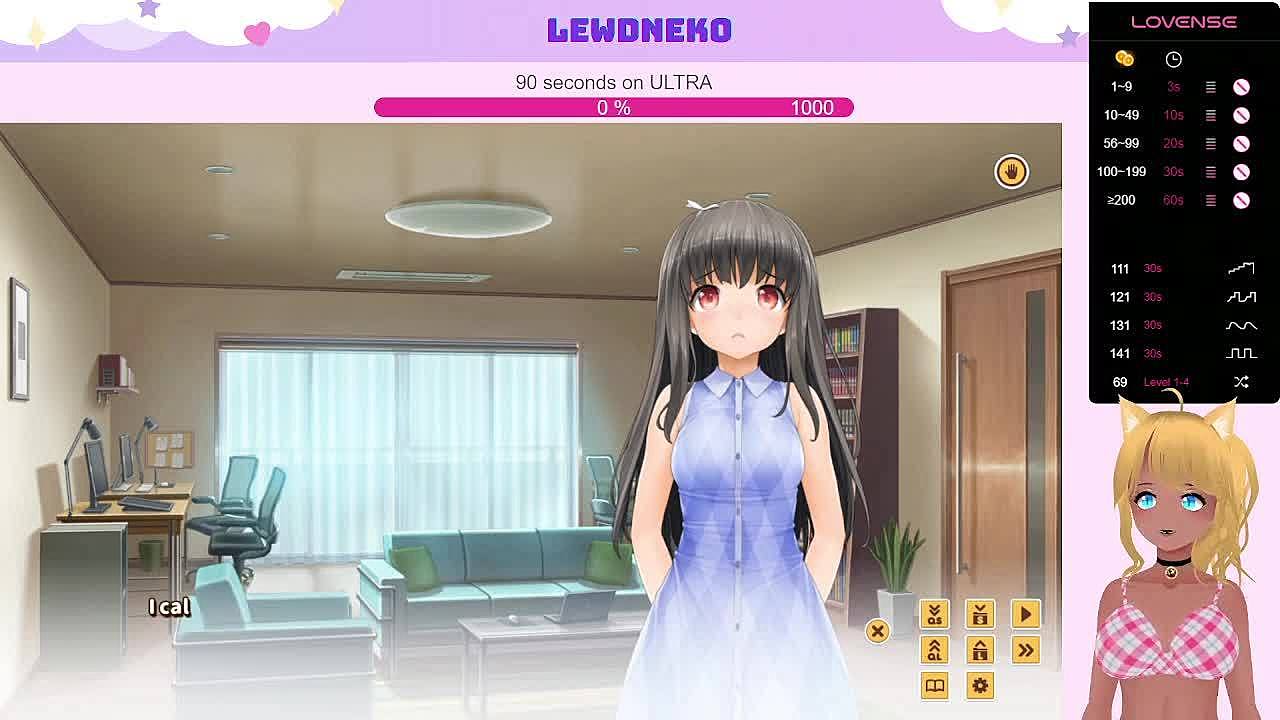Skip dialogue with the double-arrow button
This screenshot has width=1280, height=720.
click(1025, 650)
